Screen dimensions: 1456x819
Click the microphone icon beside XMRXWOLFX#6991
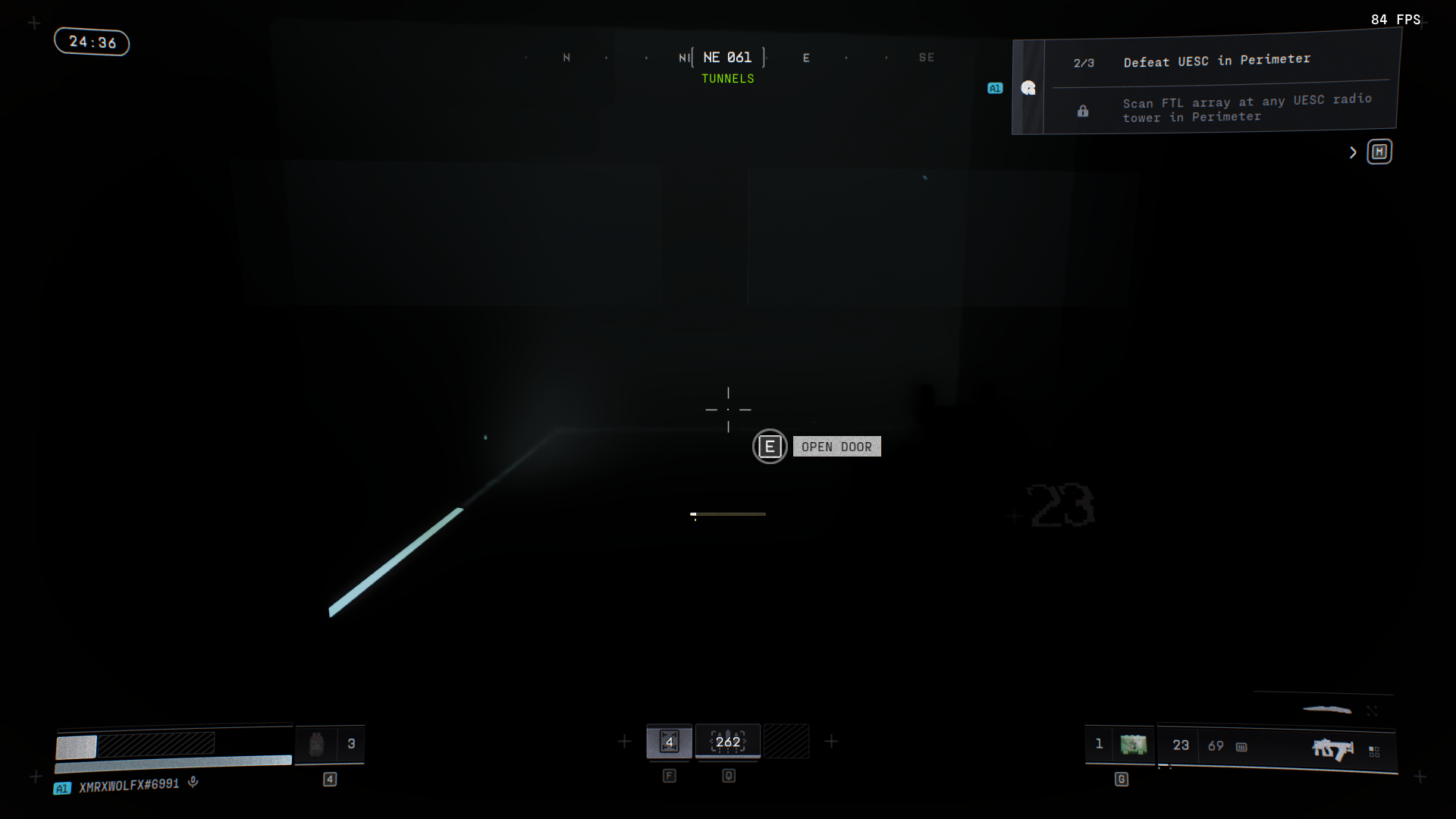[193, 782]
